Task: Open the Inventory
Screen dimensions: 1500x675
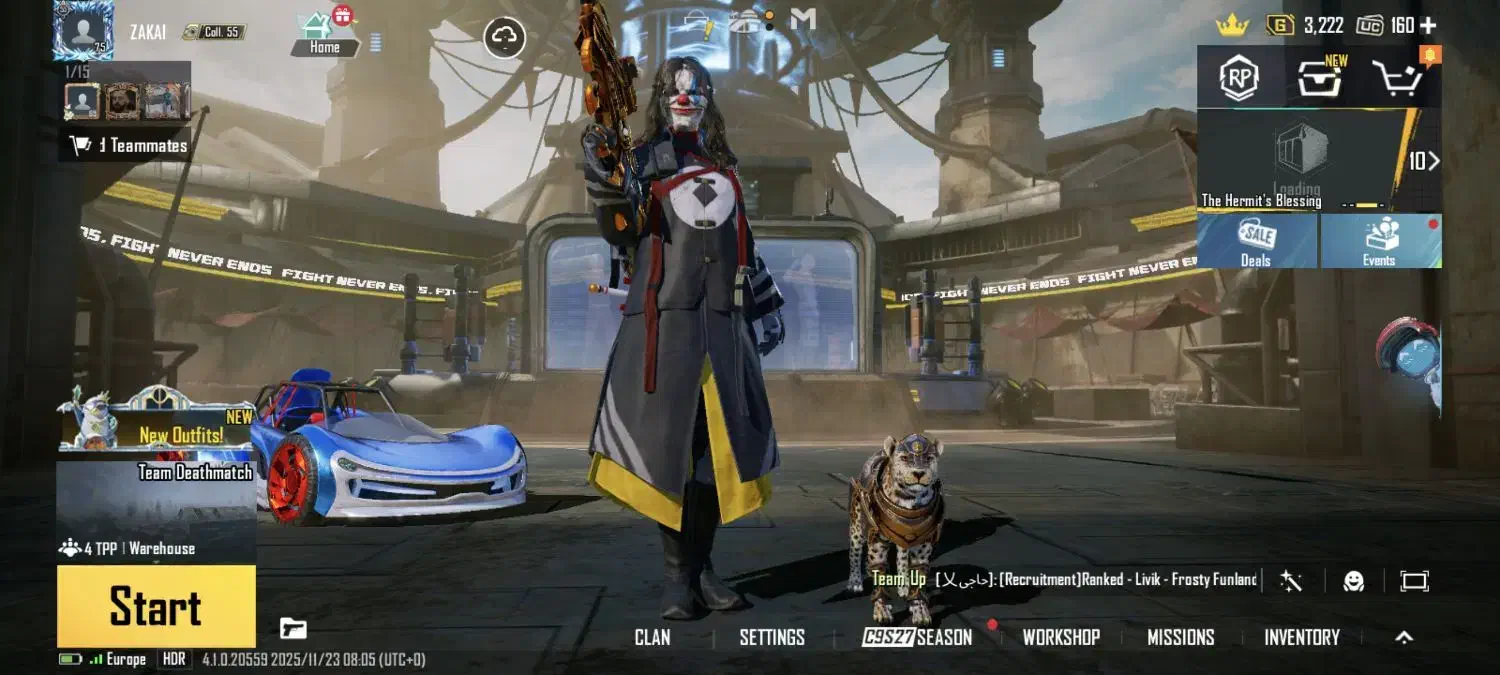Action: click(1301, 637)
